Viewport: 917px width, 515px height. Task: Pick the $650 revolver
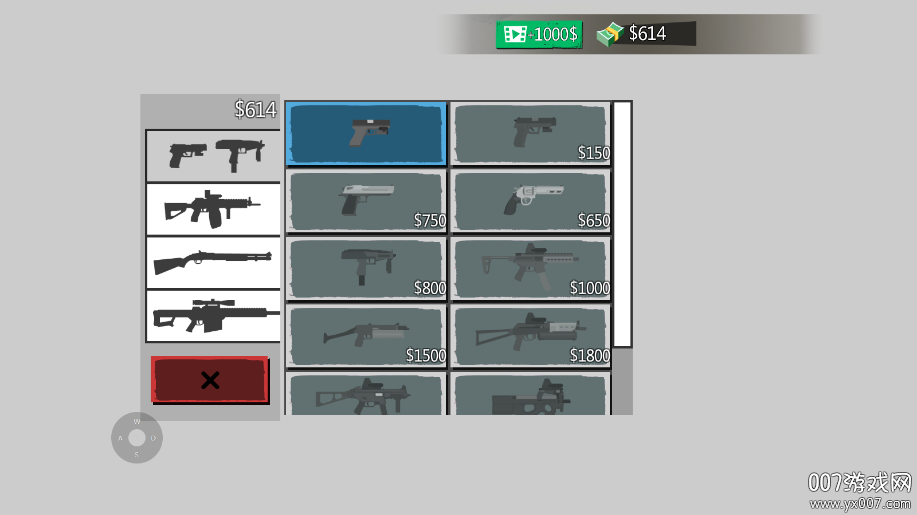pos(531,200)
